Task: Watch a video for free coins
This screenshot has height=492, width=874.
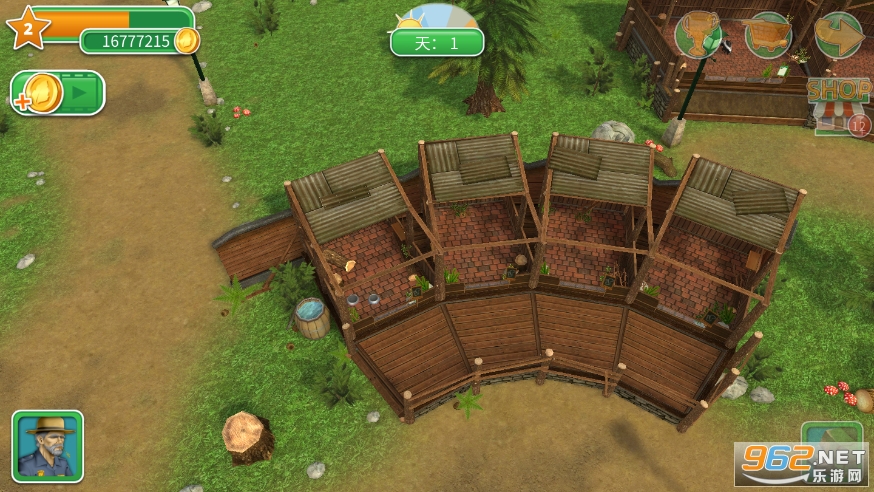Action: (x=58, y=93)
